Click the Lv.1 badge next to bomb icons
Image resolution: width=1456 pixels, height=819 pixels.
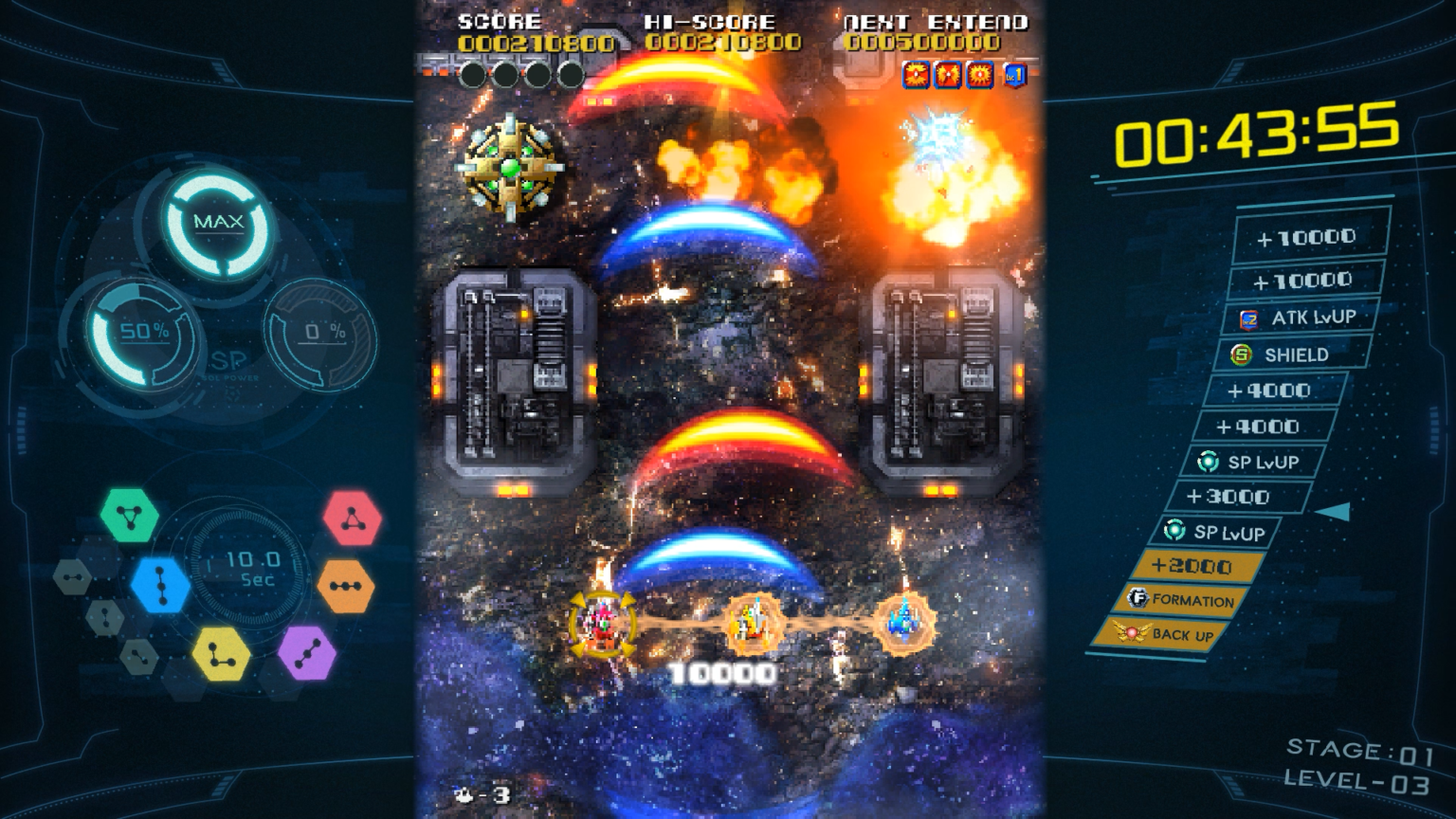(1015, 76)
